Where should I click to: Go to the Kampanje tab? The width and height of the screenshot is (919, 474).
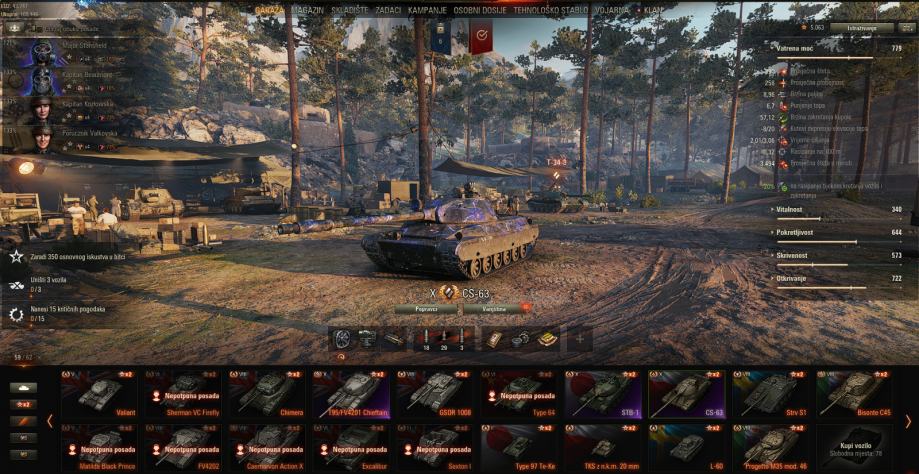(427, 9)
